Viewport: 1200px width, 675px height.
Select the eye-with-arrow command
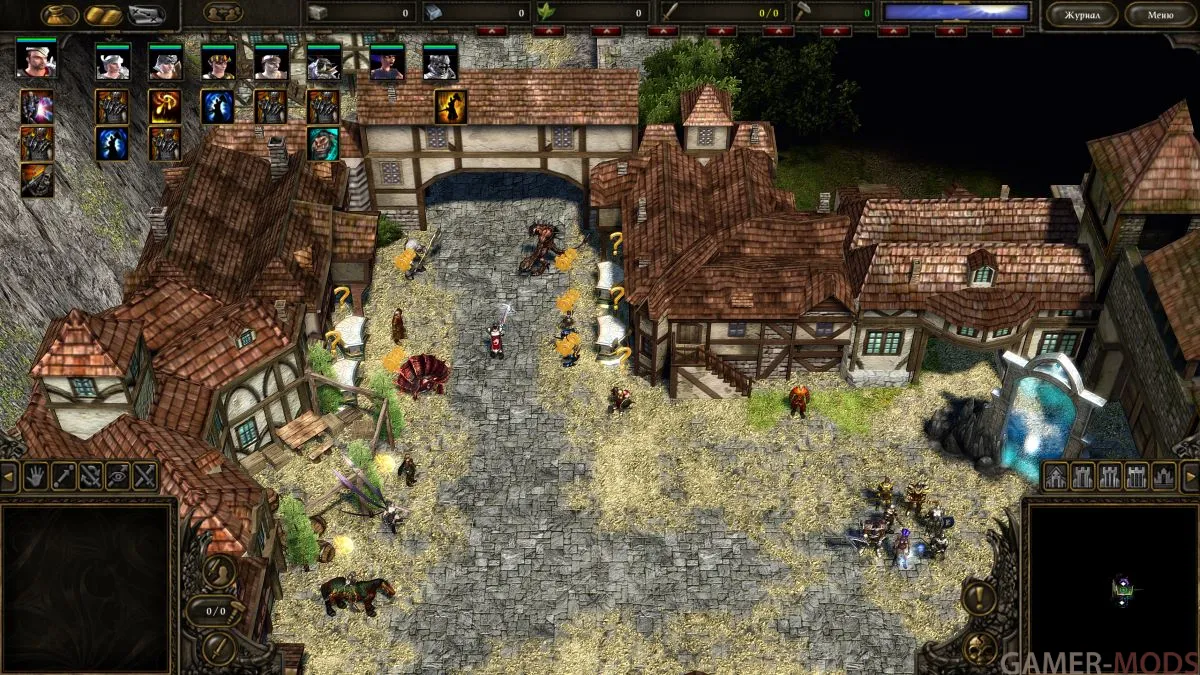(118, 476)
